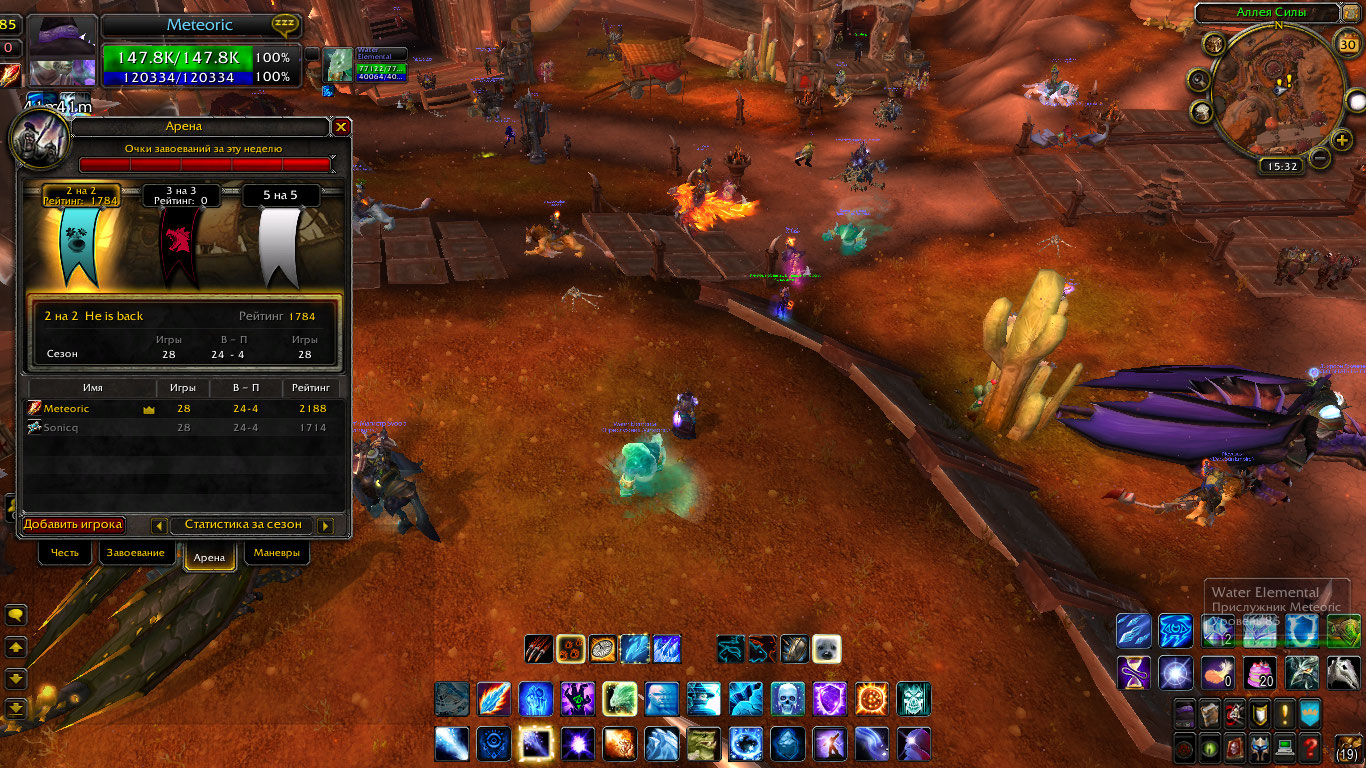Open the calendar showing day 30

[1347, 43]
